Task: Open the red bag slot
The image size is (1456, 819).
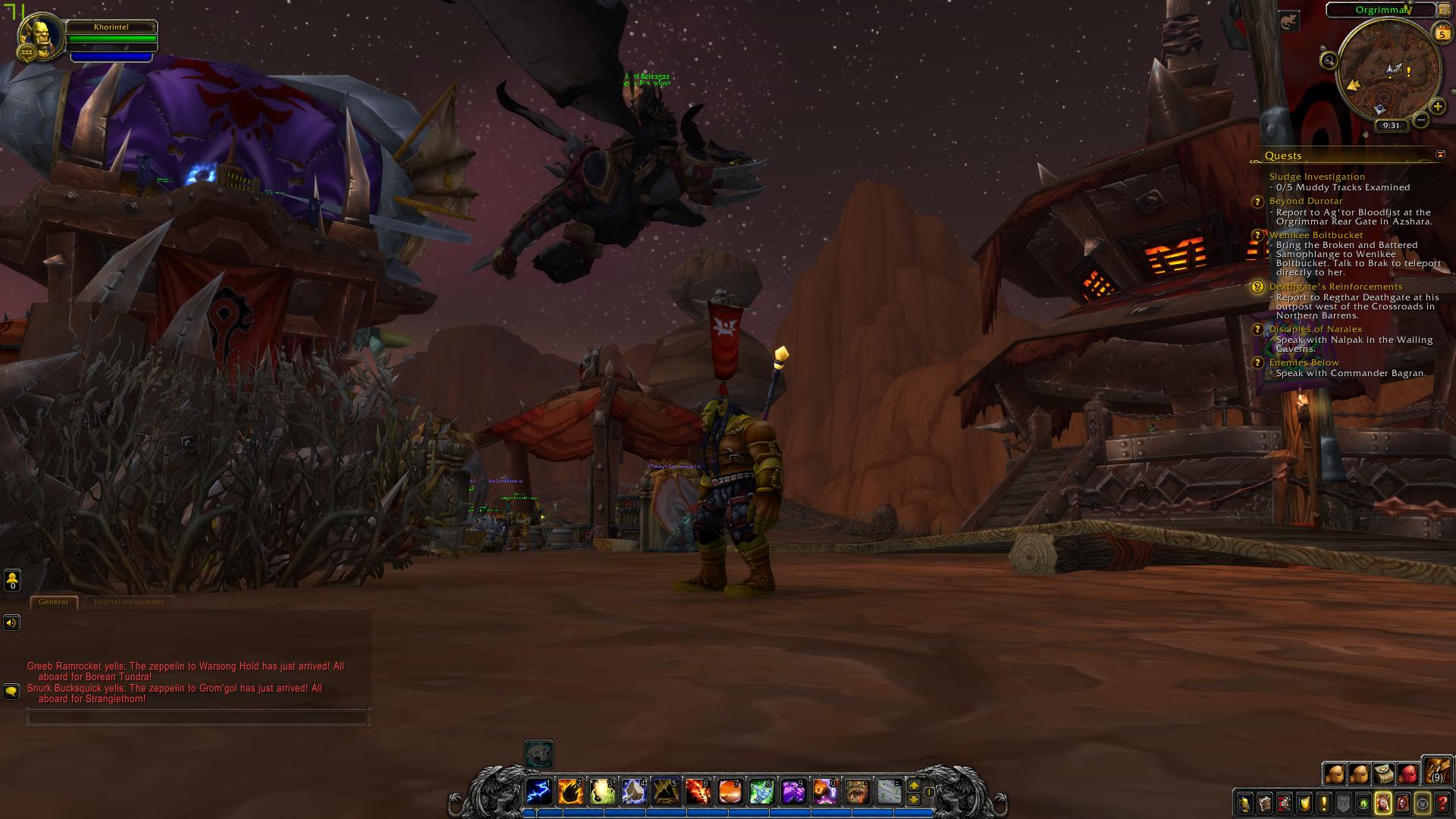Action: tap(1408, 774)
